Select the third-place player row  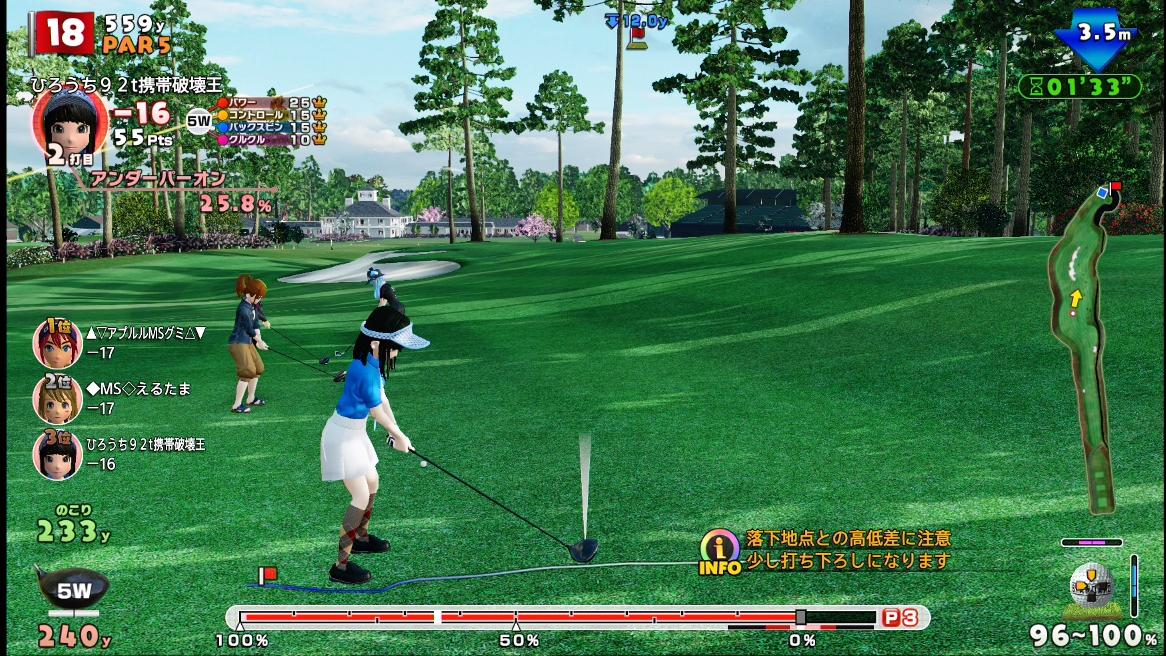[120, 453]
